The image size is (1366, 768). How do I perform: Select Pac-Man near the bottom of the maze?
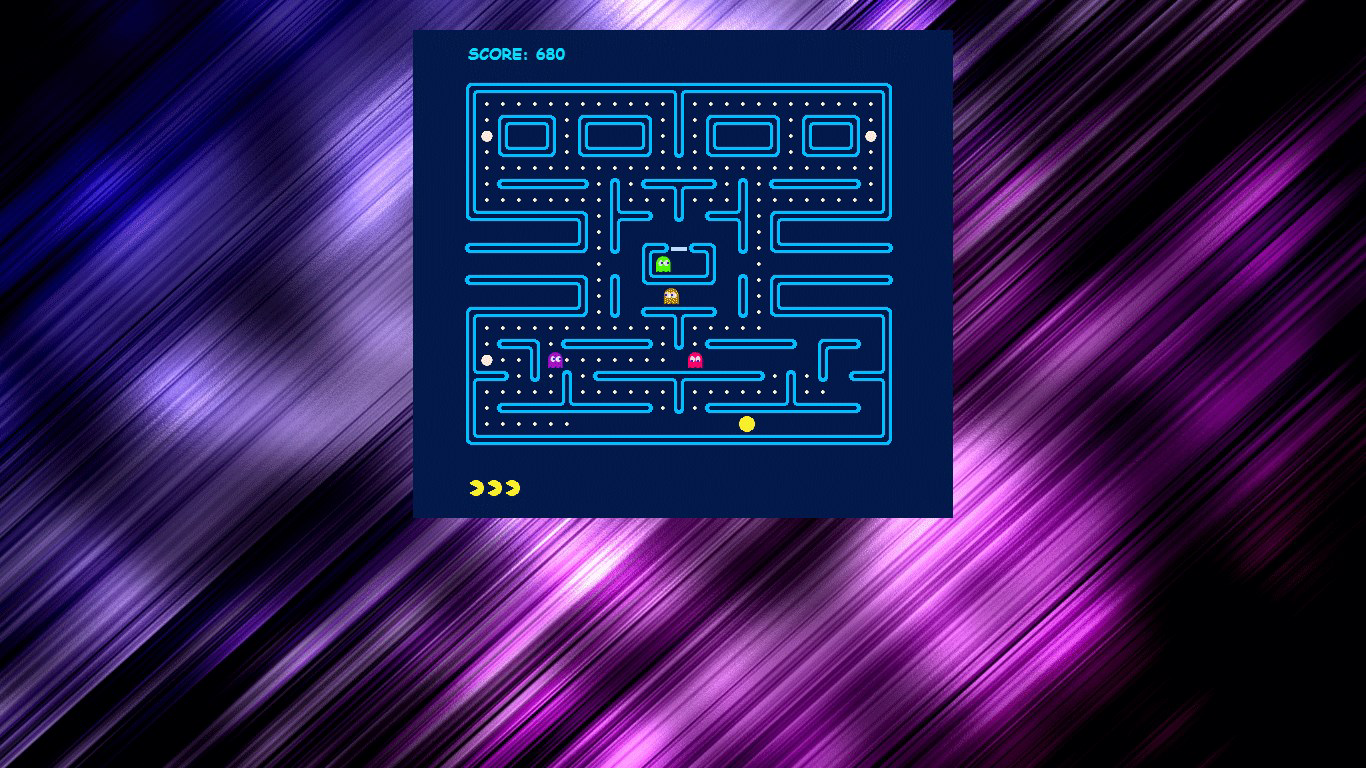[x=746, y=424]
